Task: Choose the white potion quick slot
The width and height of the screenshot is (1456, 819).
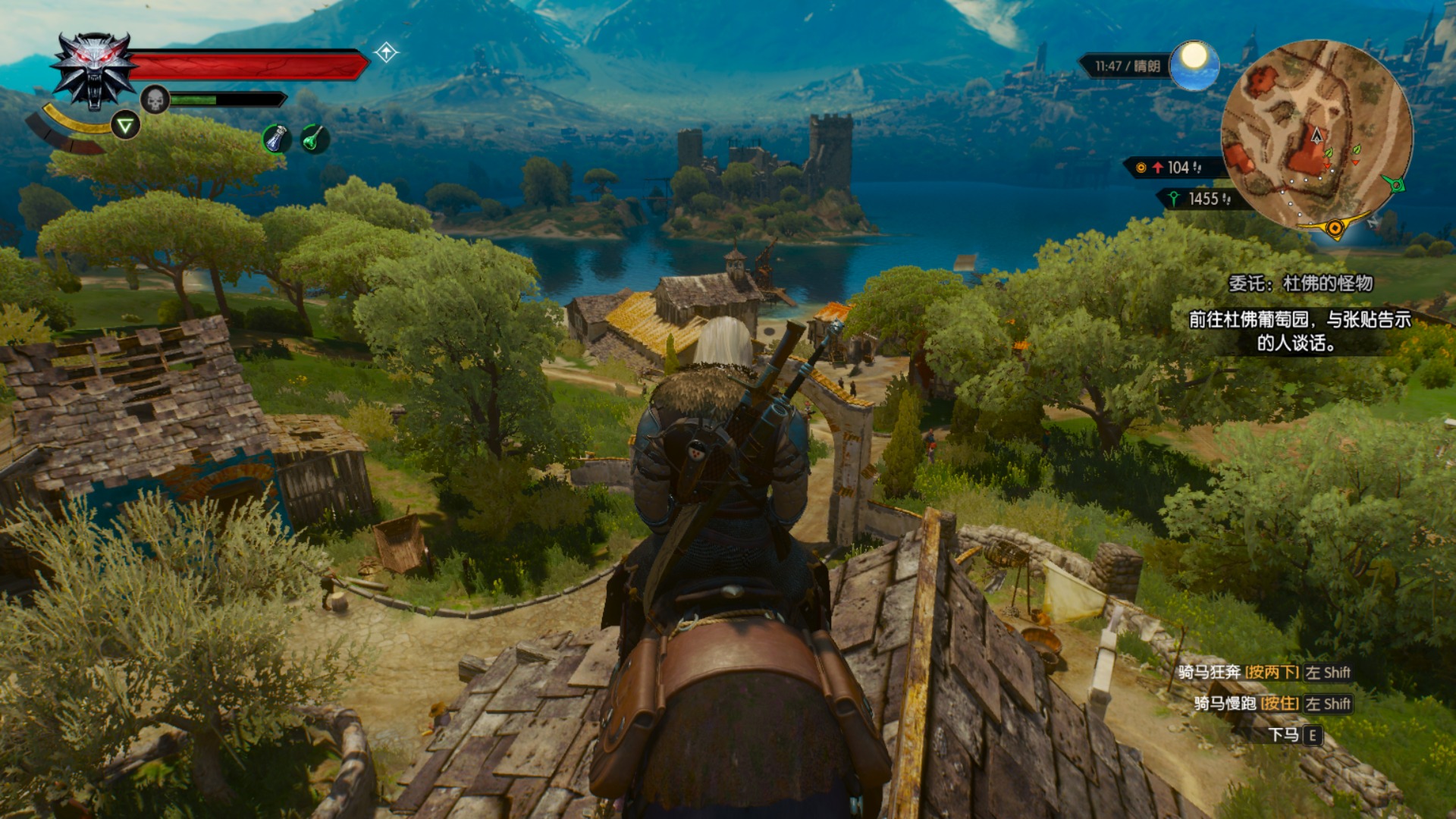Action: point(276,139)
